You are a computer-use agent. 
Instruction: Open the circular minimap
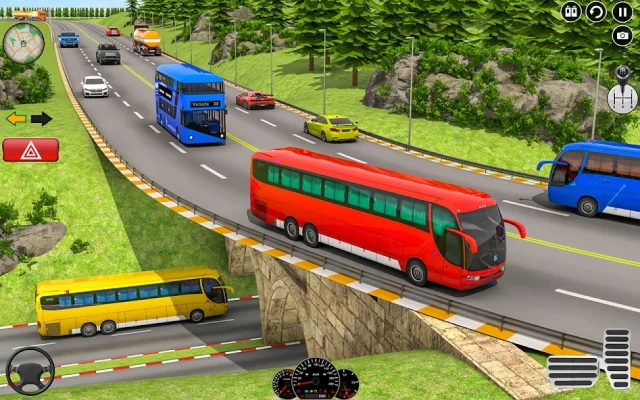[22, 42]
